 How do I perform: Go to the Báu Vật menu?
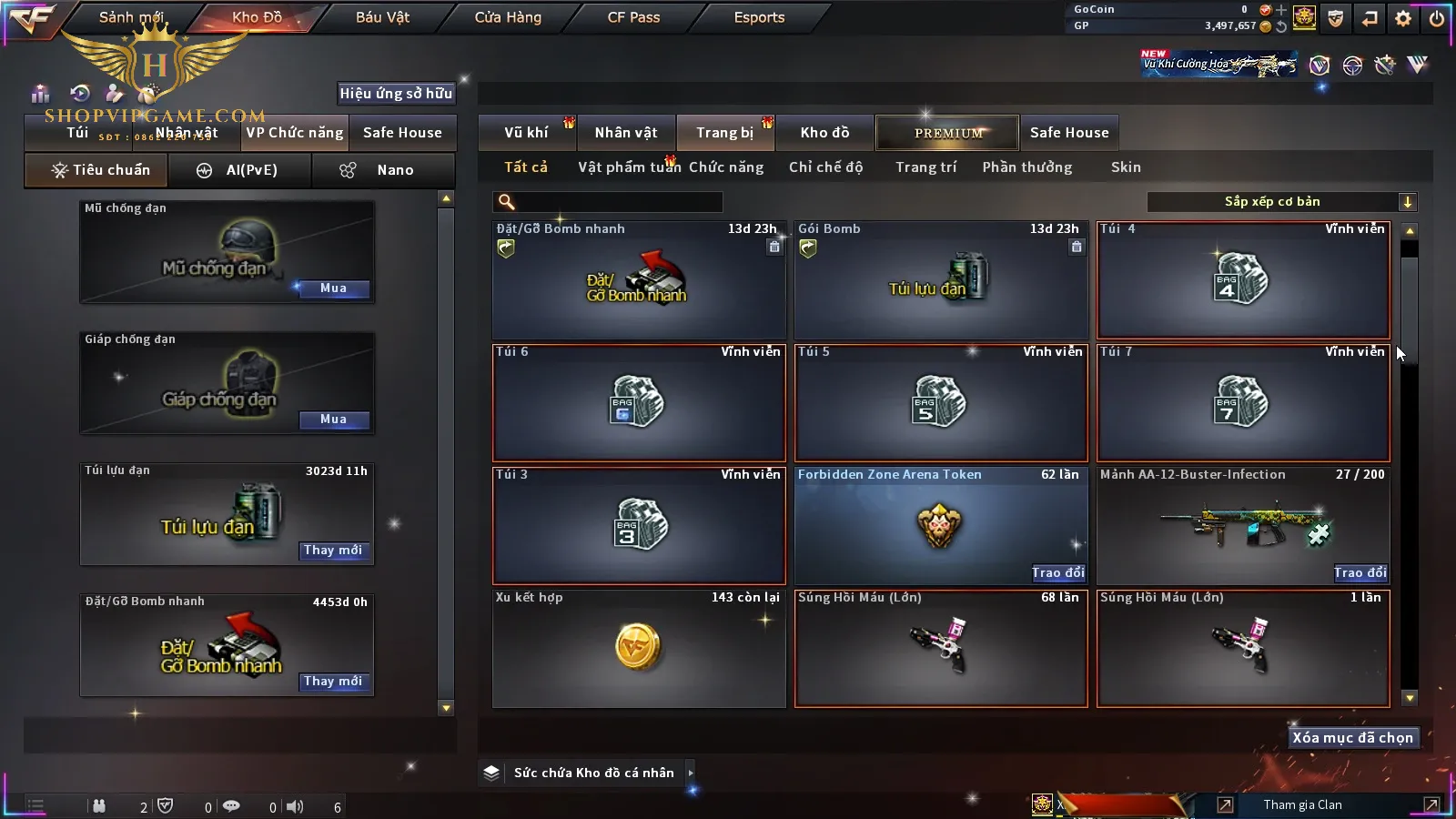tap(382, 17)
